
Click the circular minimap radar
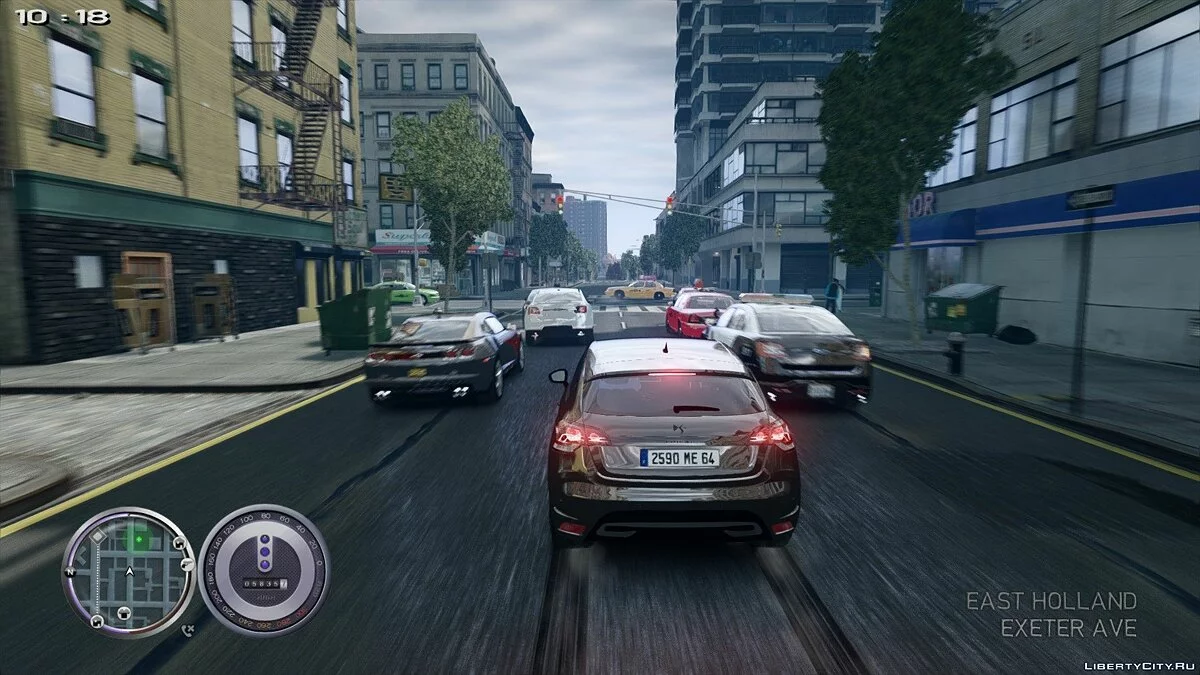[x=128, y=571]
